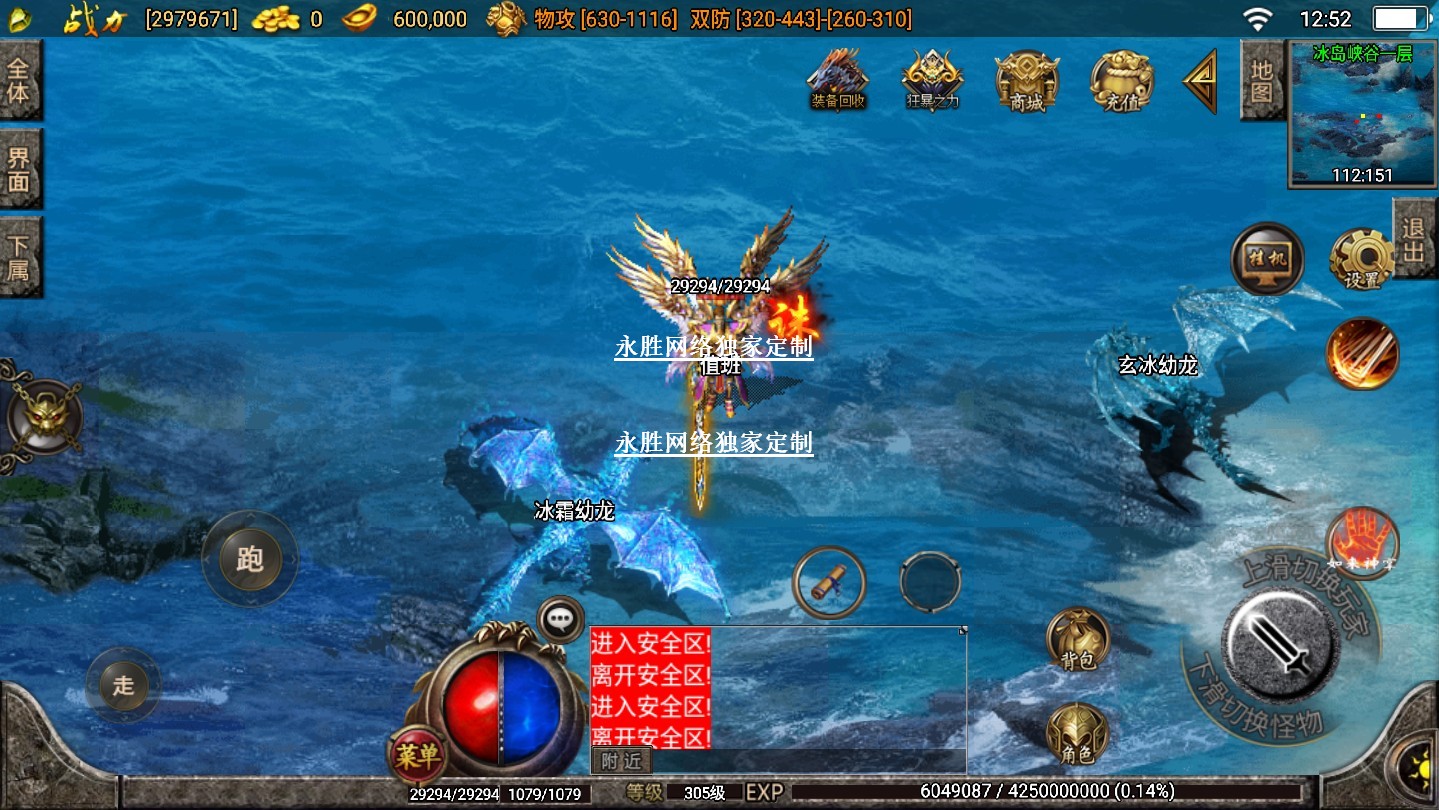Image resolution: width=1439 pixels, height=810 pixels.
Task: Open the 背包 backpack
Action: tap(1077, 638)
